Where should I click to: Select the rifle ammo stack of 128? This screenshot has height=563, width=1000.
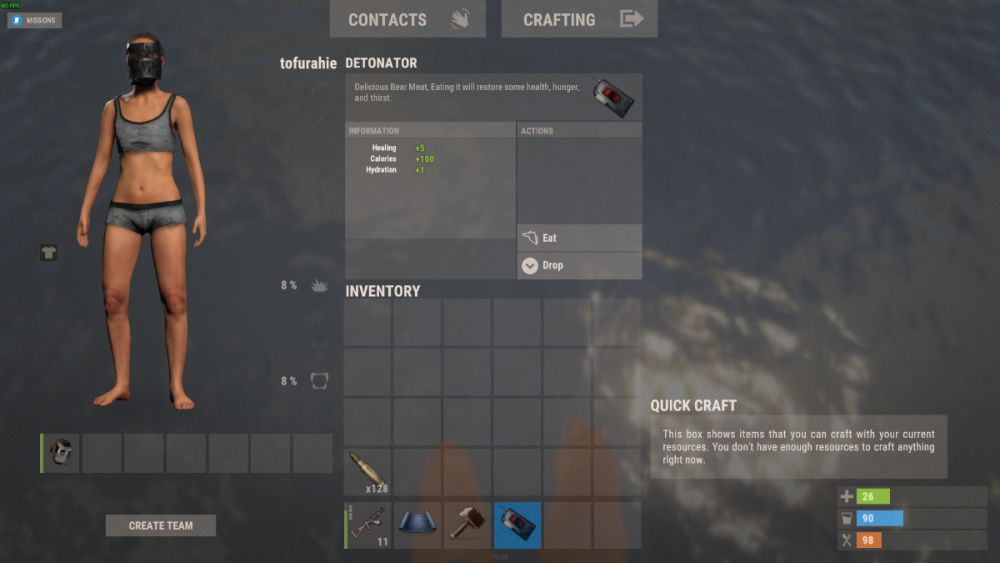[x=367, y=472]
